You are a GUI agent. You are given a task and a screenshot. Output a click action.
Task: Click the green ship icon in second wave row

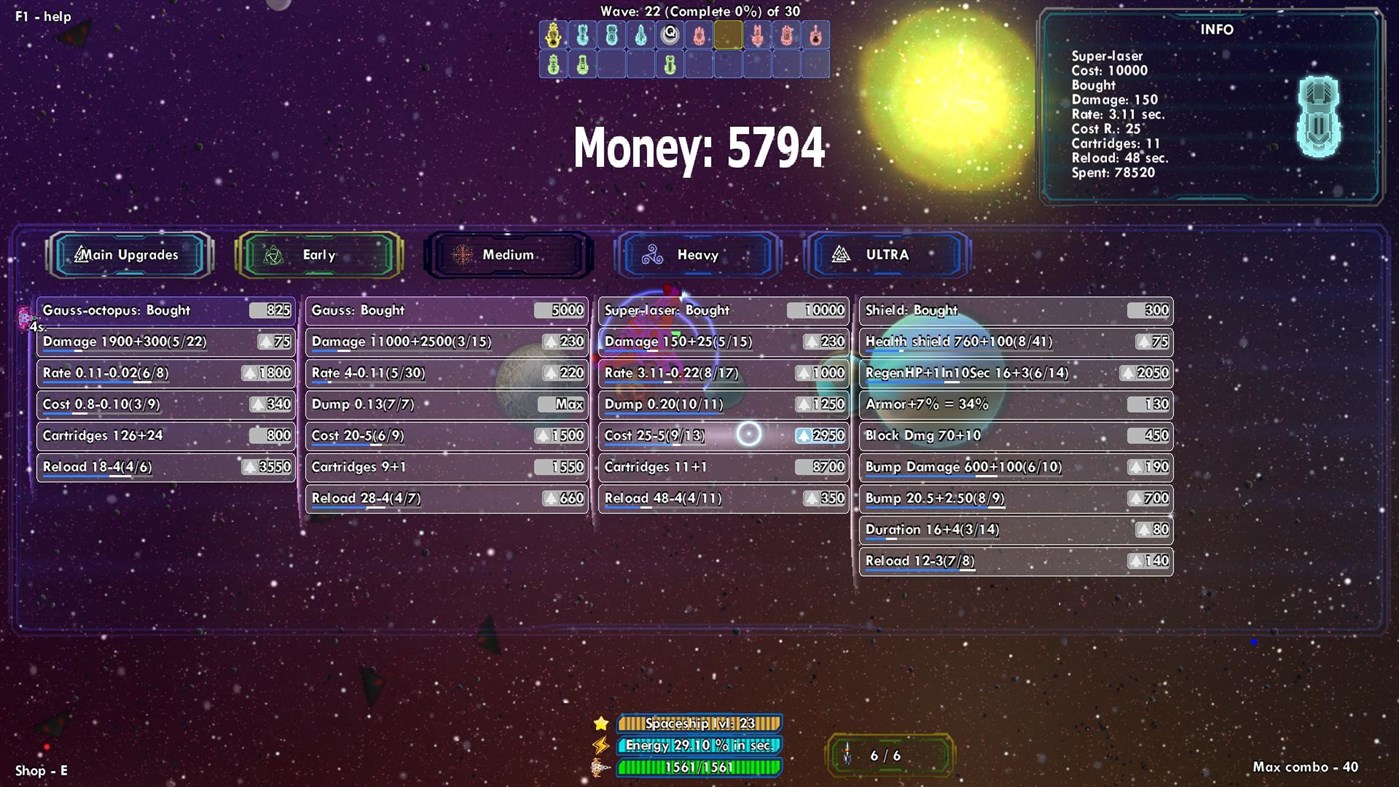(x=553, y=63)
